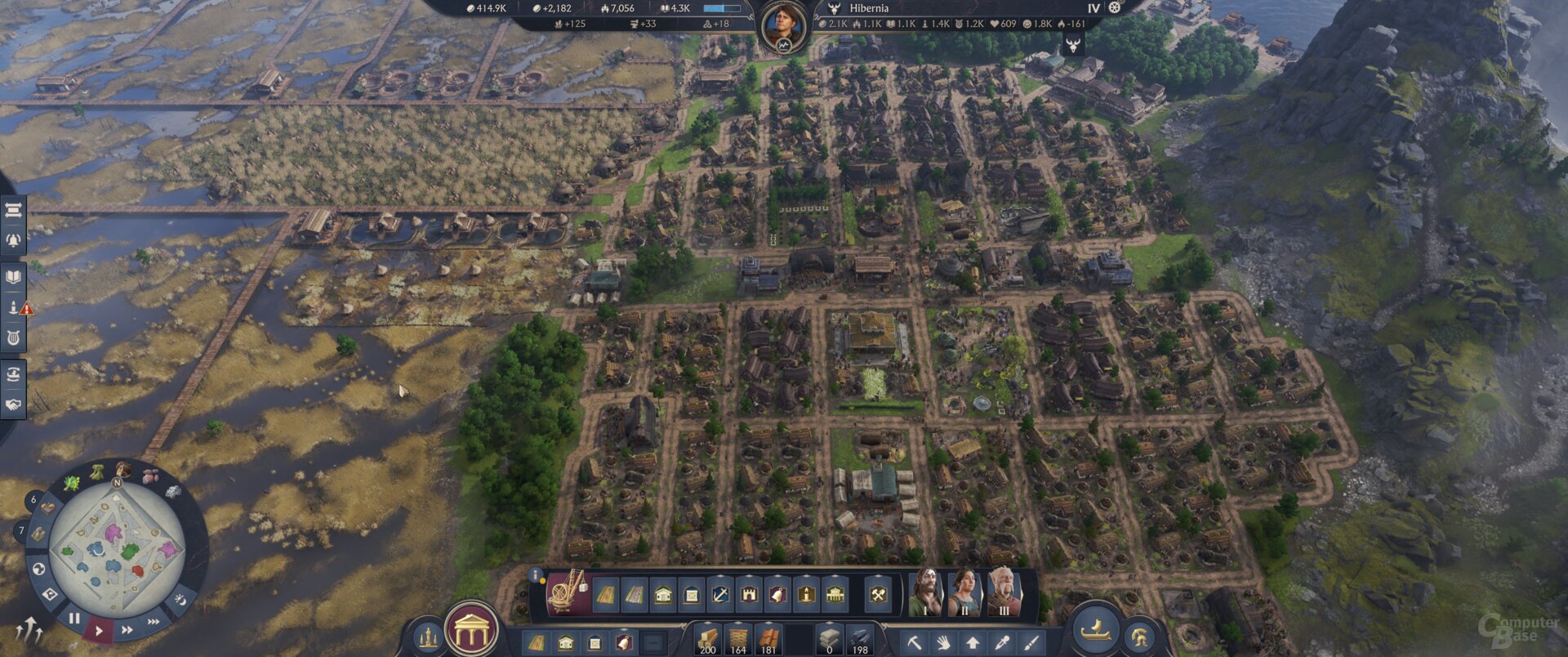
Task: Activate the pickaxe demolish tool
Action: [915, 642]
